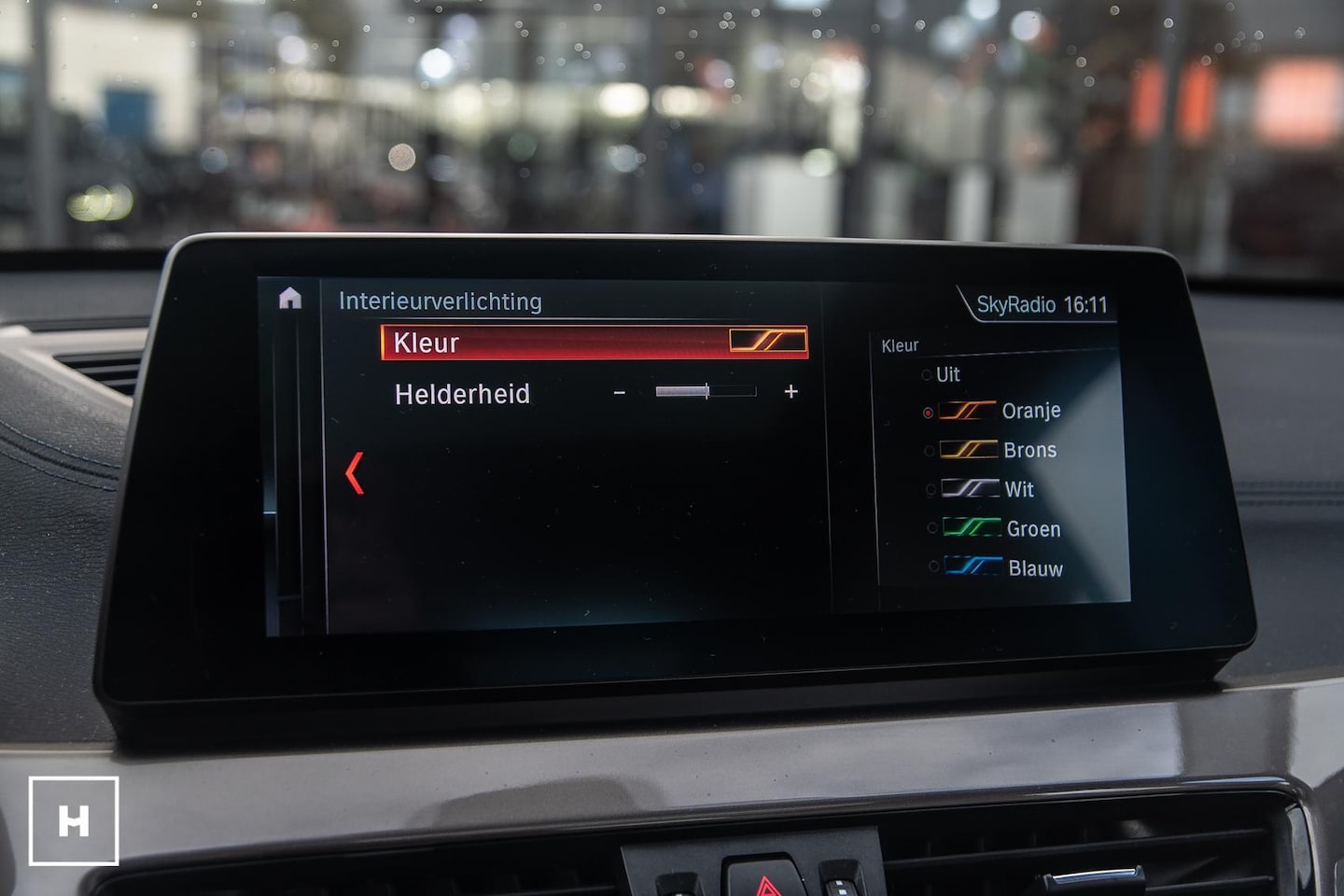Pick the Brons color option
This screenshot has width=1344, height=896.
1001,450
